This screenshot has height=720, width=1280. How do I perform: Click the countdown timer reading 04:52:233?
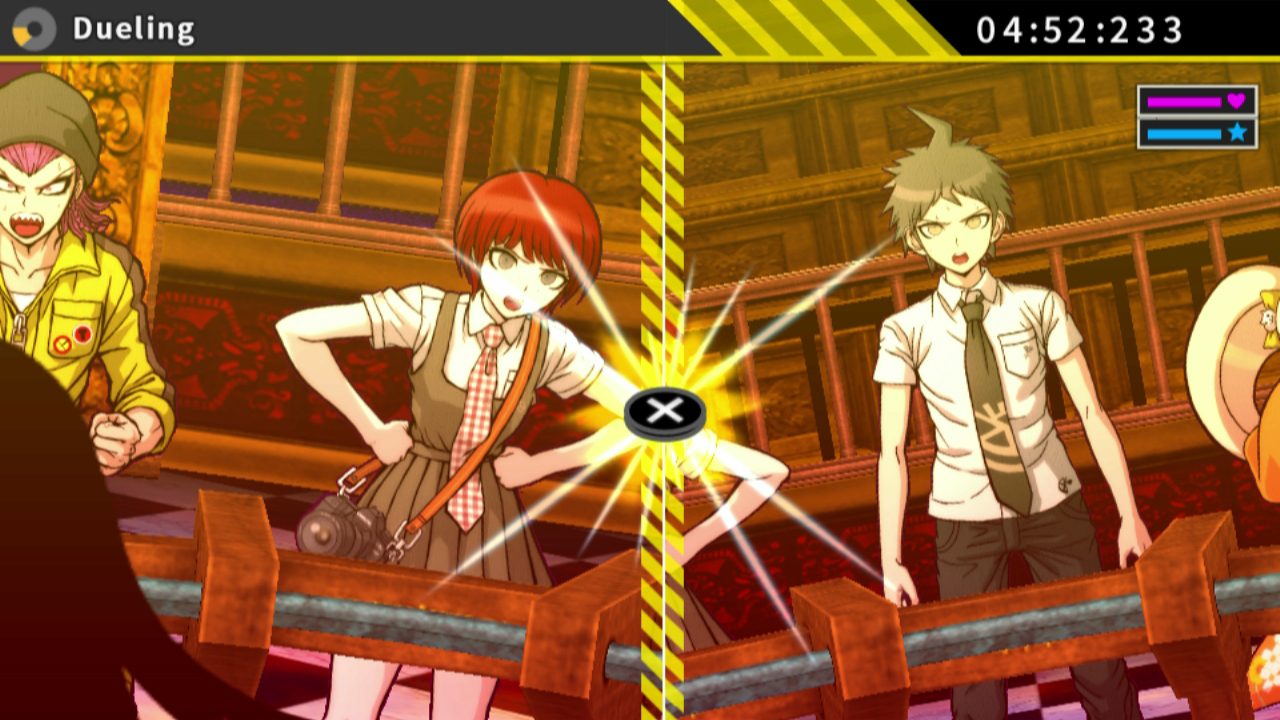point(1085,29)
